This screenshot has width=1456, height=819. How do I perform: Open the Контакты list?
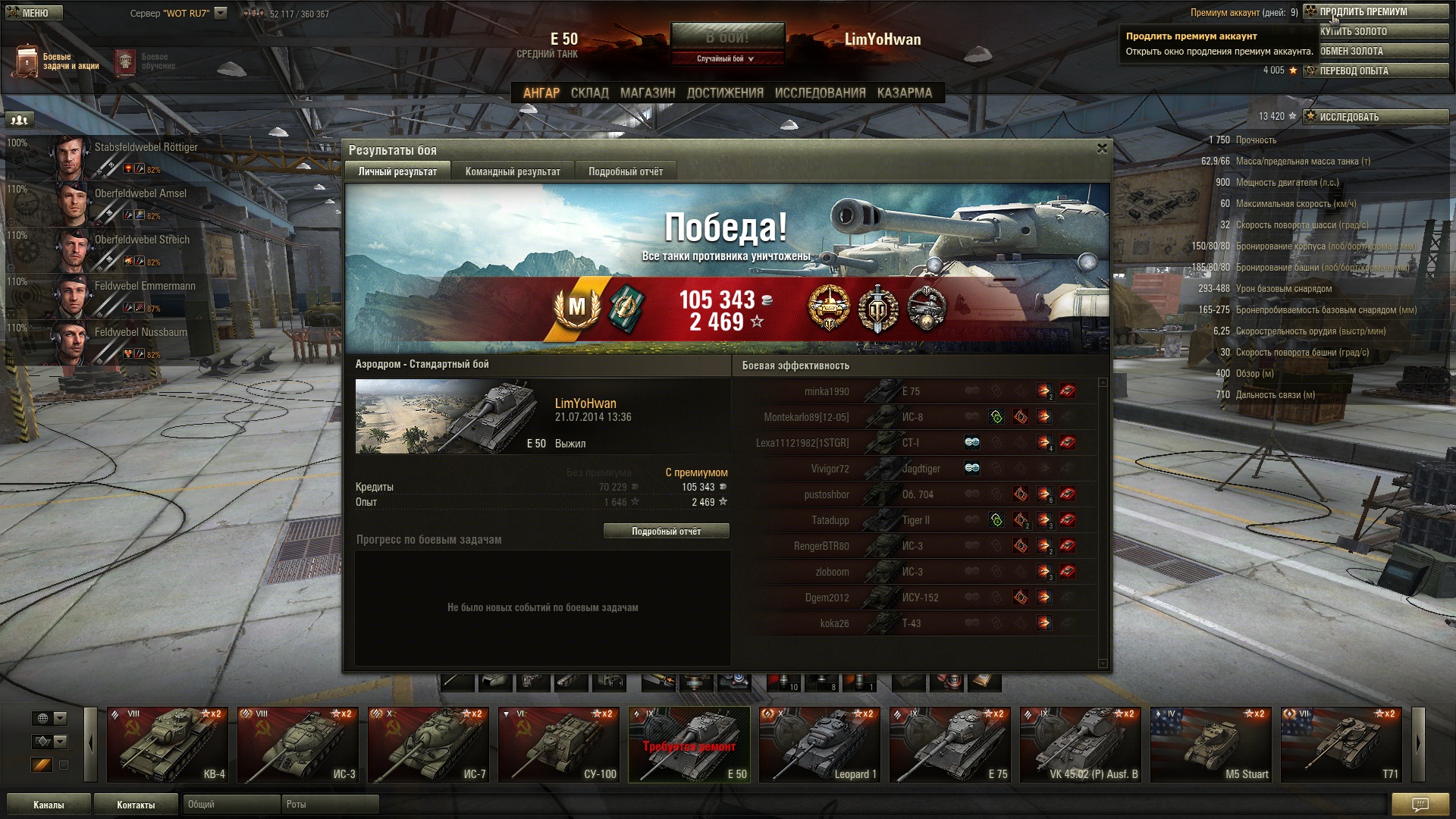[136, 805]
